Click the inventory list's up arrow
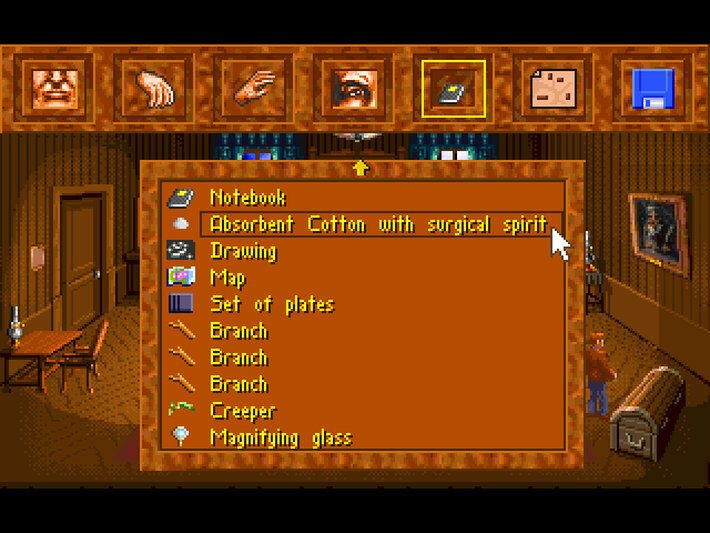 [x=361, y=168]
